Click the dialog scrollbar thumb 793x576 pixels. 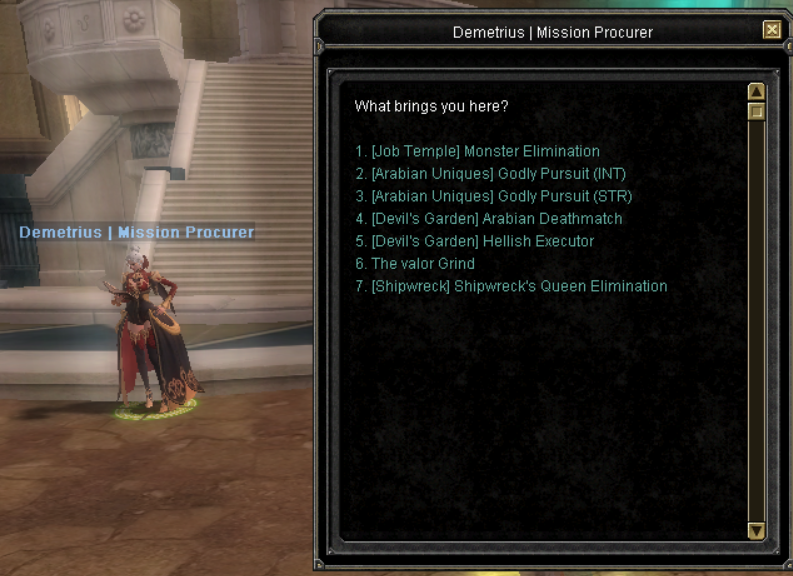756,112
